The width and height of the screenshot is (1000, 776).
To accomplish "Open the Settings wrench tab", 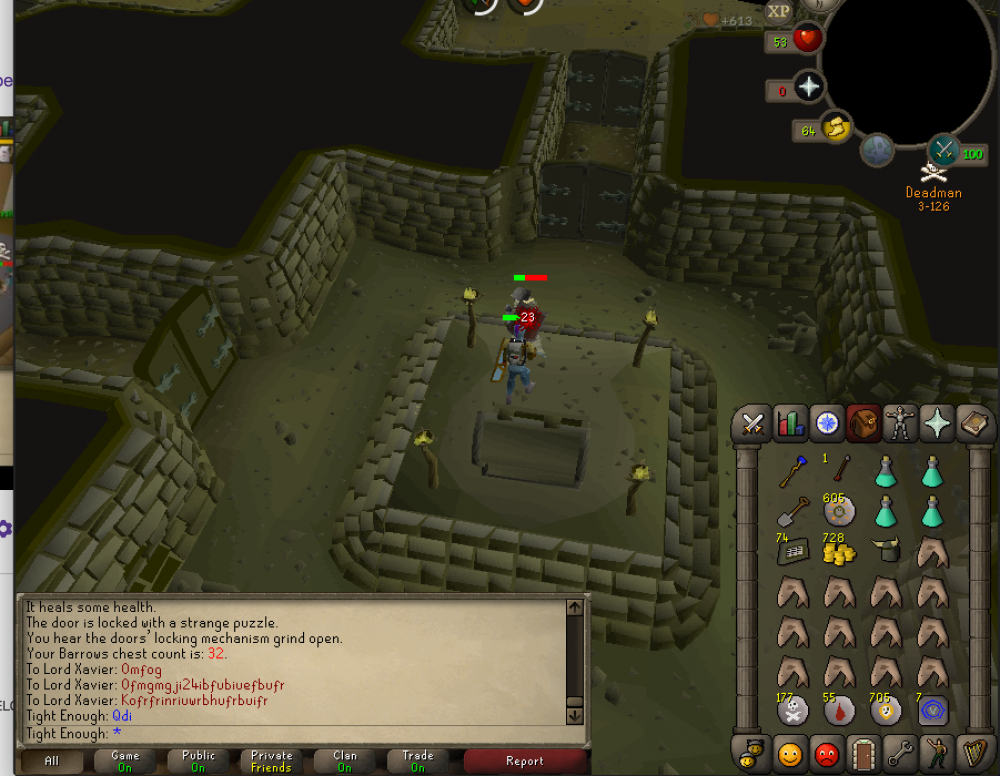I will [x=900, y=752].
